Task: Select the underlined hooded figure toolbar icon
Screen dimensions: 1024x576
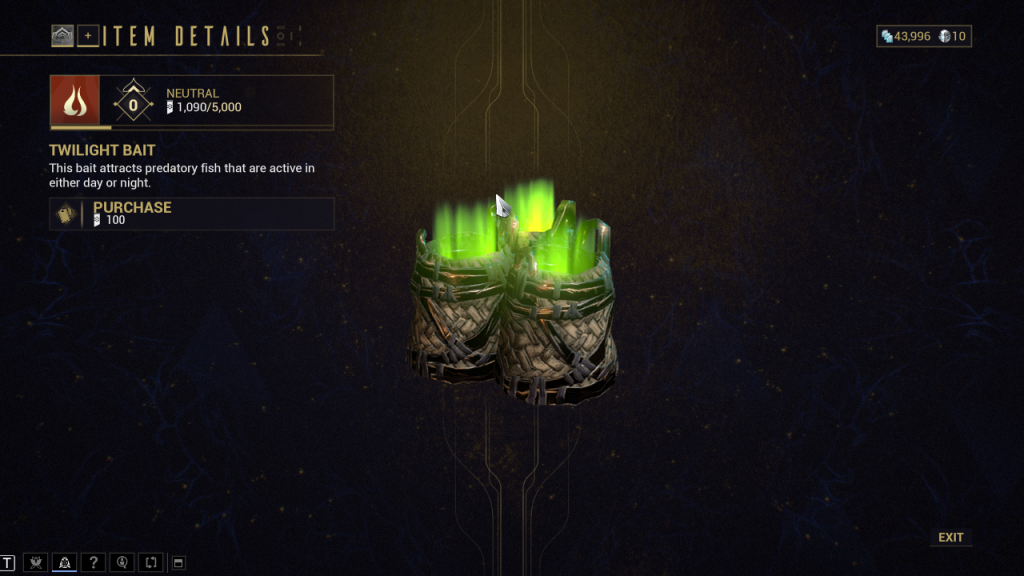Action: (x=64, y=563)
